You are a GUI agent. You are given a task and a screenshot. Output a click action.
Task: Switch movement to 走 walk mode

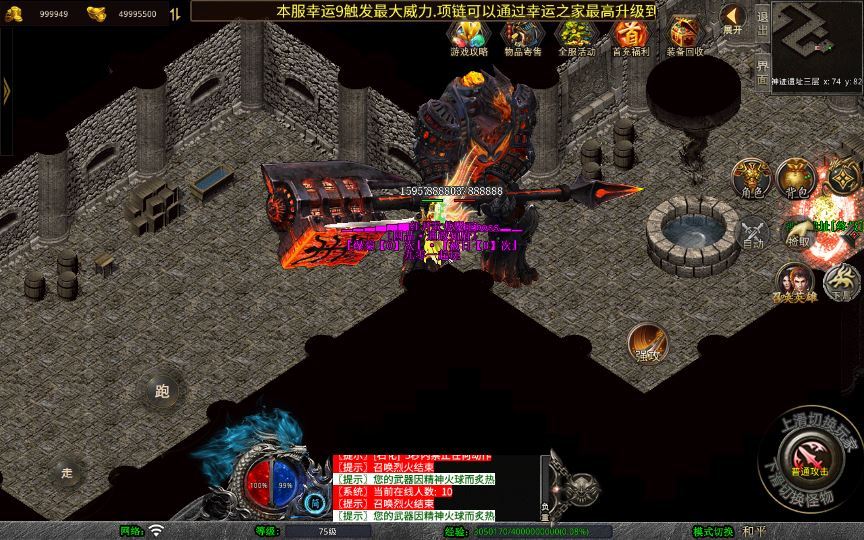point(68,472)
